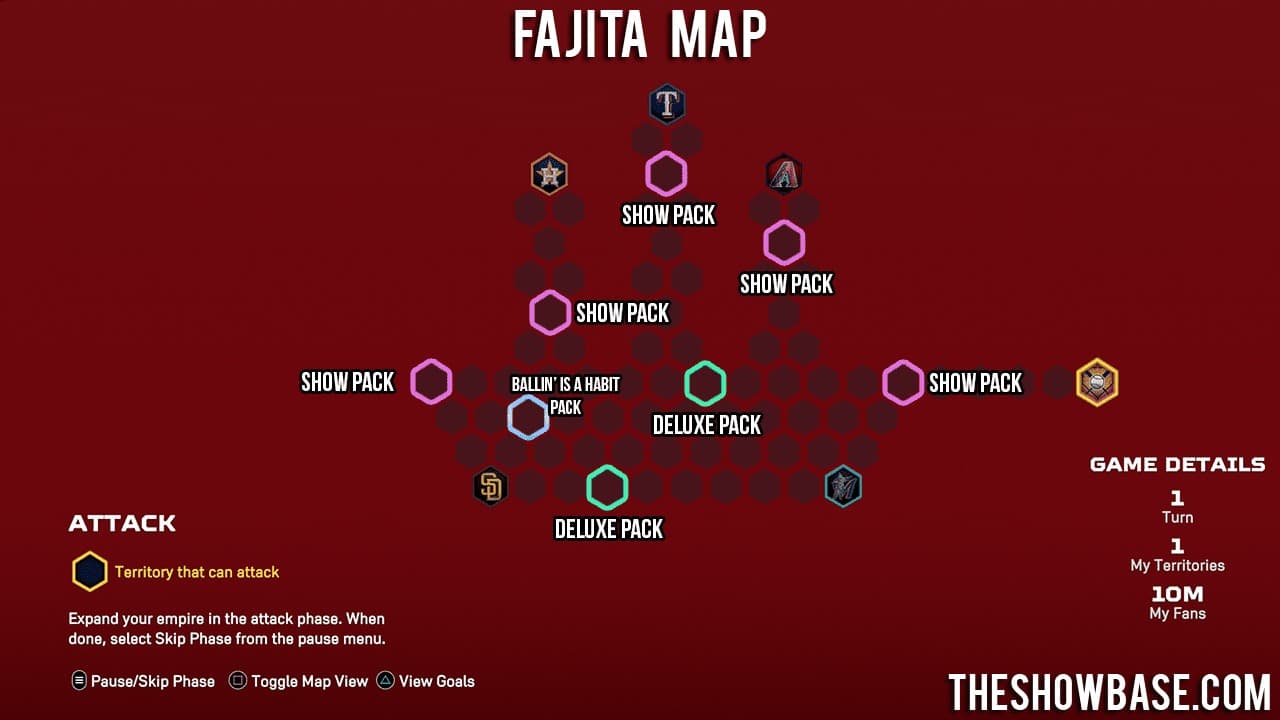Select the Texas Rangers territory hexagon

coord(667,104)
